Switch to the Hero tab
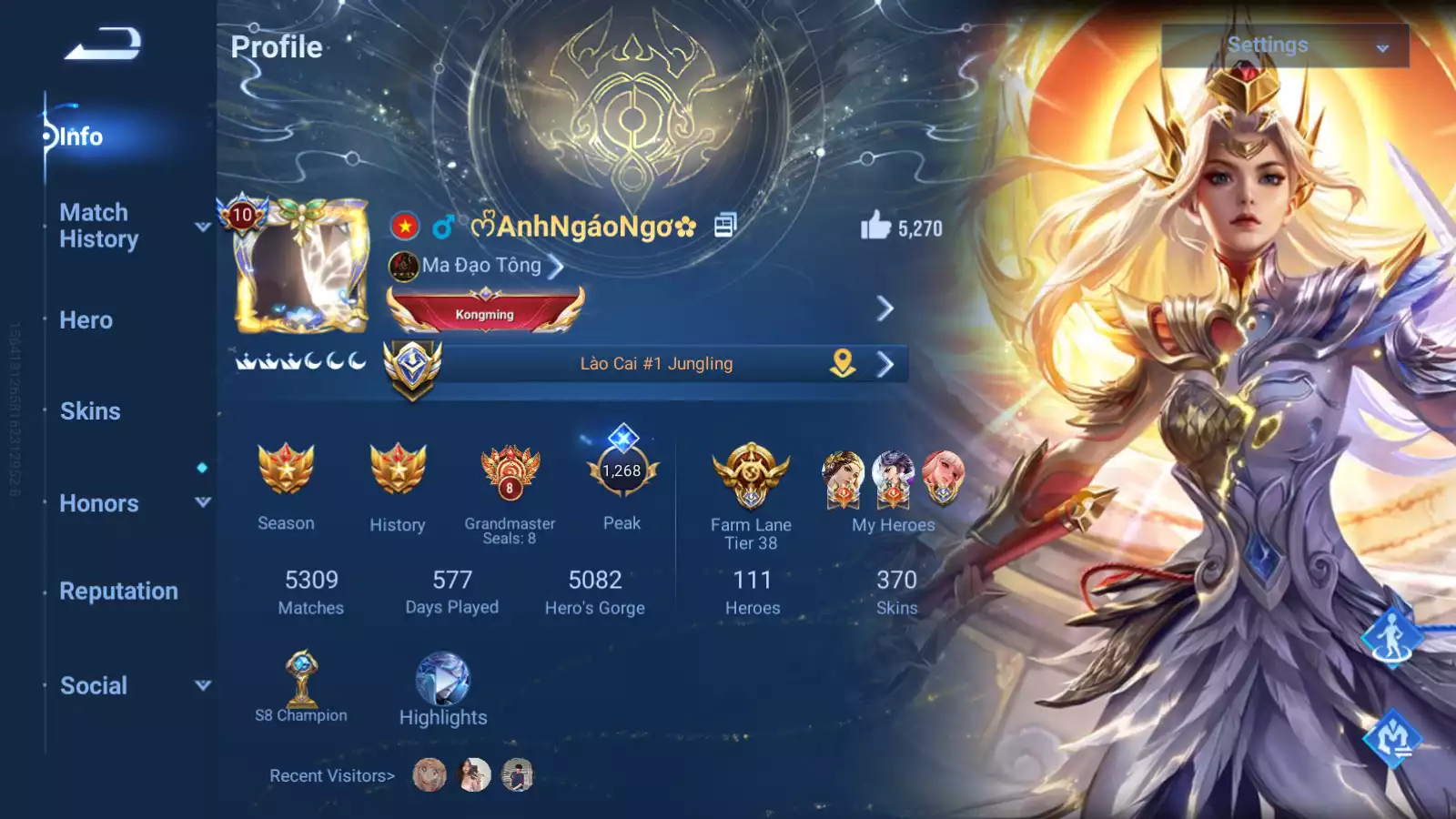Screen dimensions: 1456x819 [86, 320]
